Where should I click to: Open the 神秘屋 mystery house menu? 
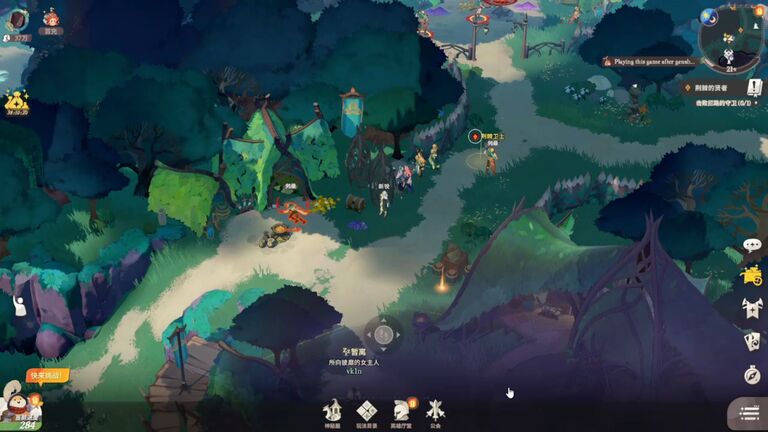333,411
